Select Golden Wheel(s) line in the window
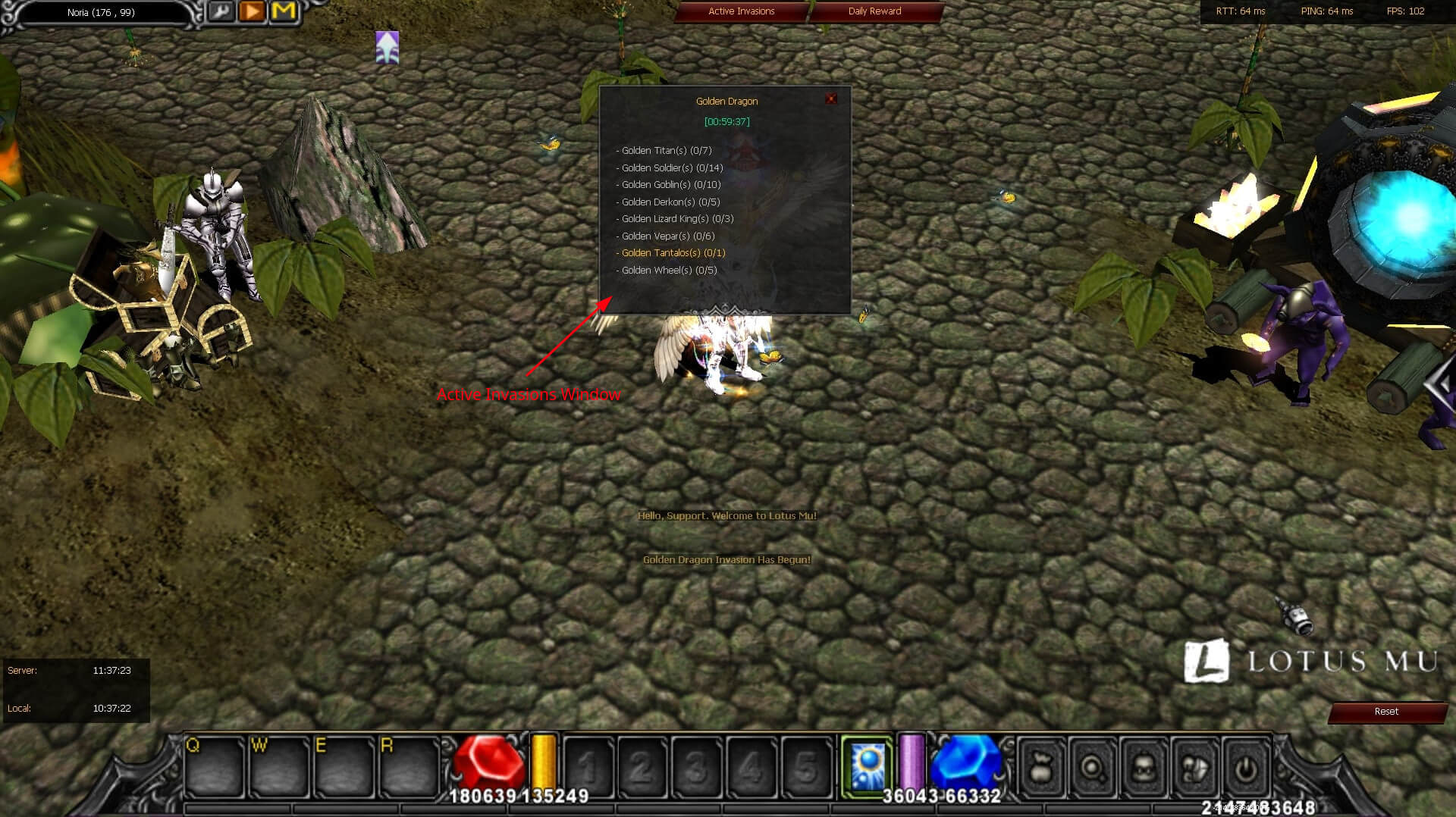 pos(665,270)
